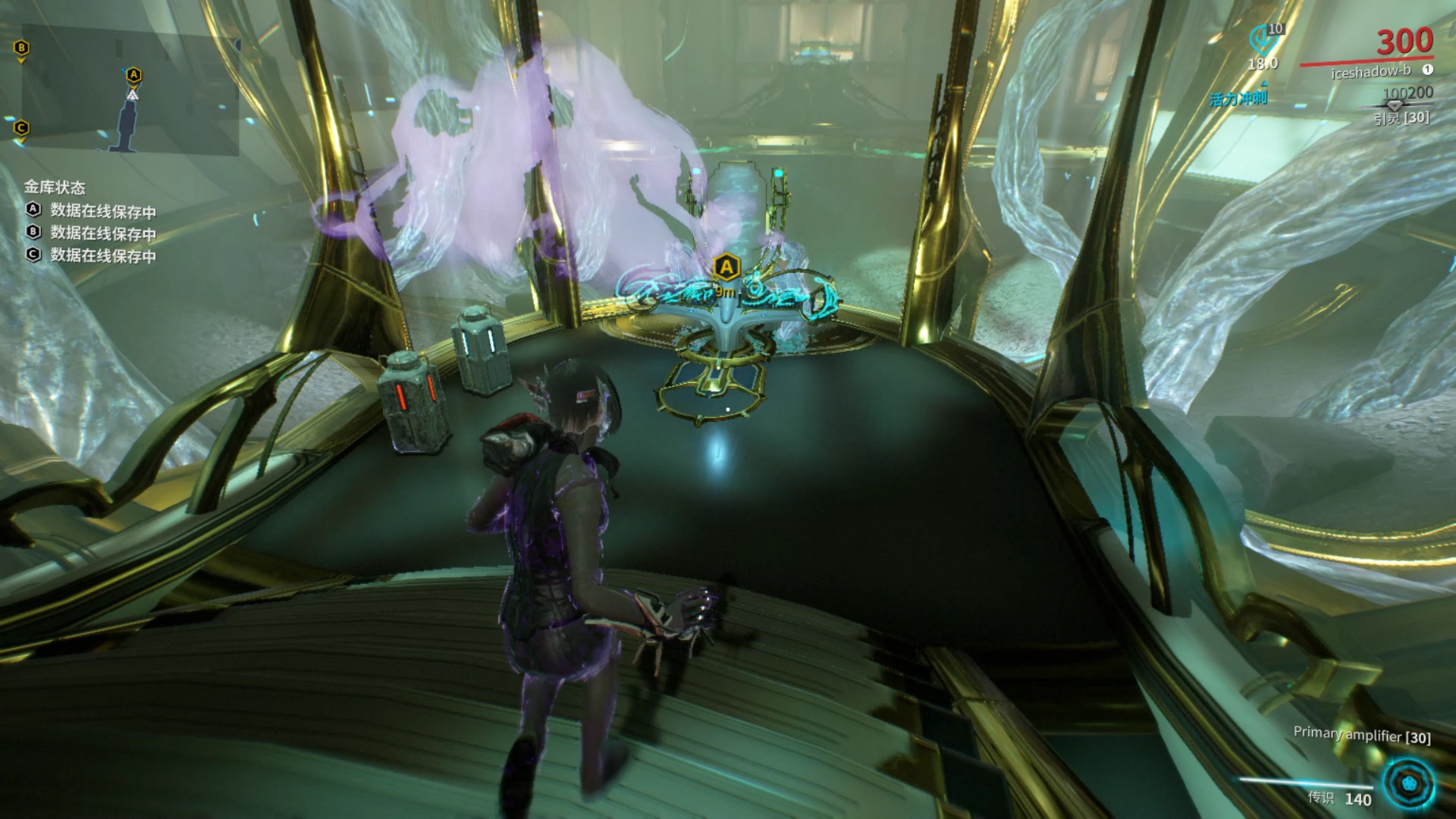This screenshot has width=1456, height=819.
Task: Click the minimap in the corner
Action: pyautogui.click(x=130, y=91)
